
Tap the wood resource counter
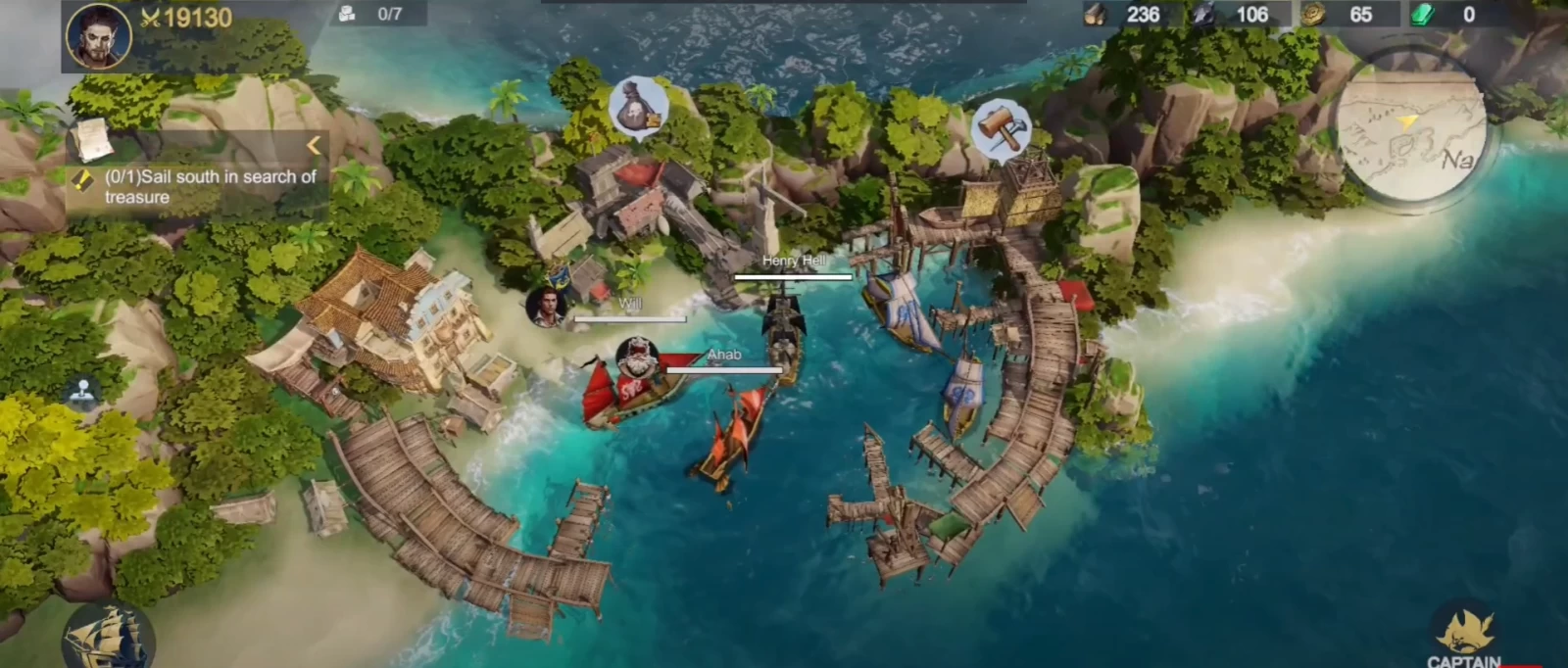1123,15
